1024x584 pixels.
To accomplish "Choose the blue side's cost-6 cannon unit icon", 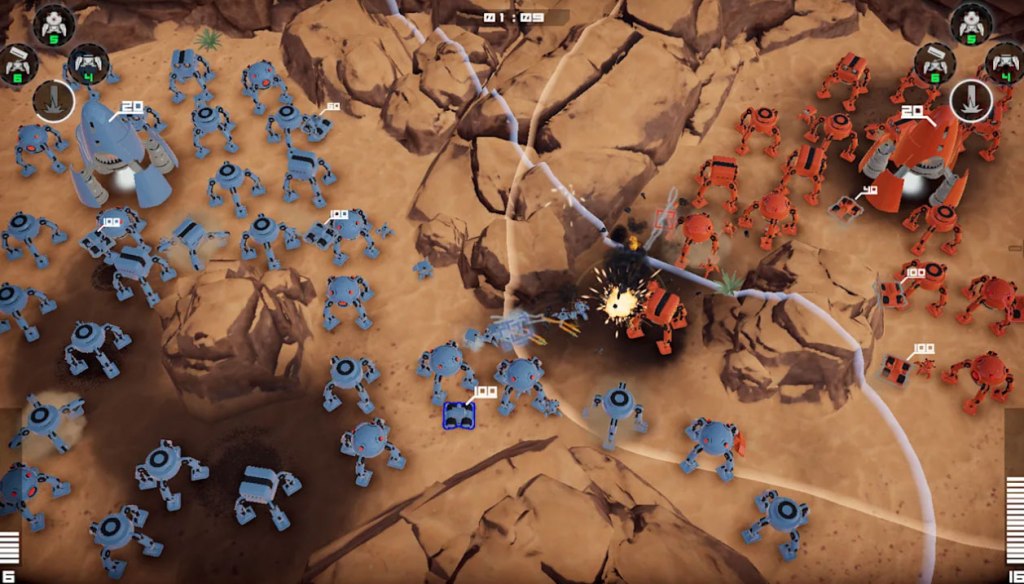I will (x=17, y=63).
